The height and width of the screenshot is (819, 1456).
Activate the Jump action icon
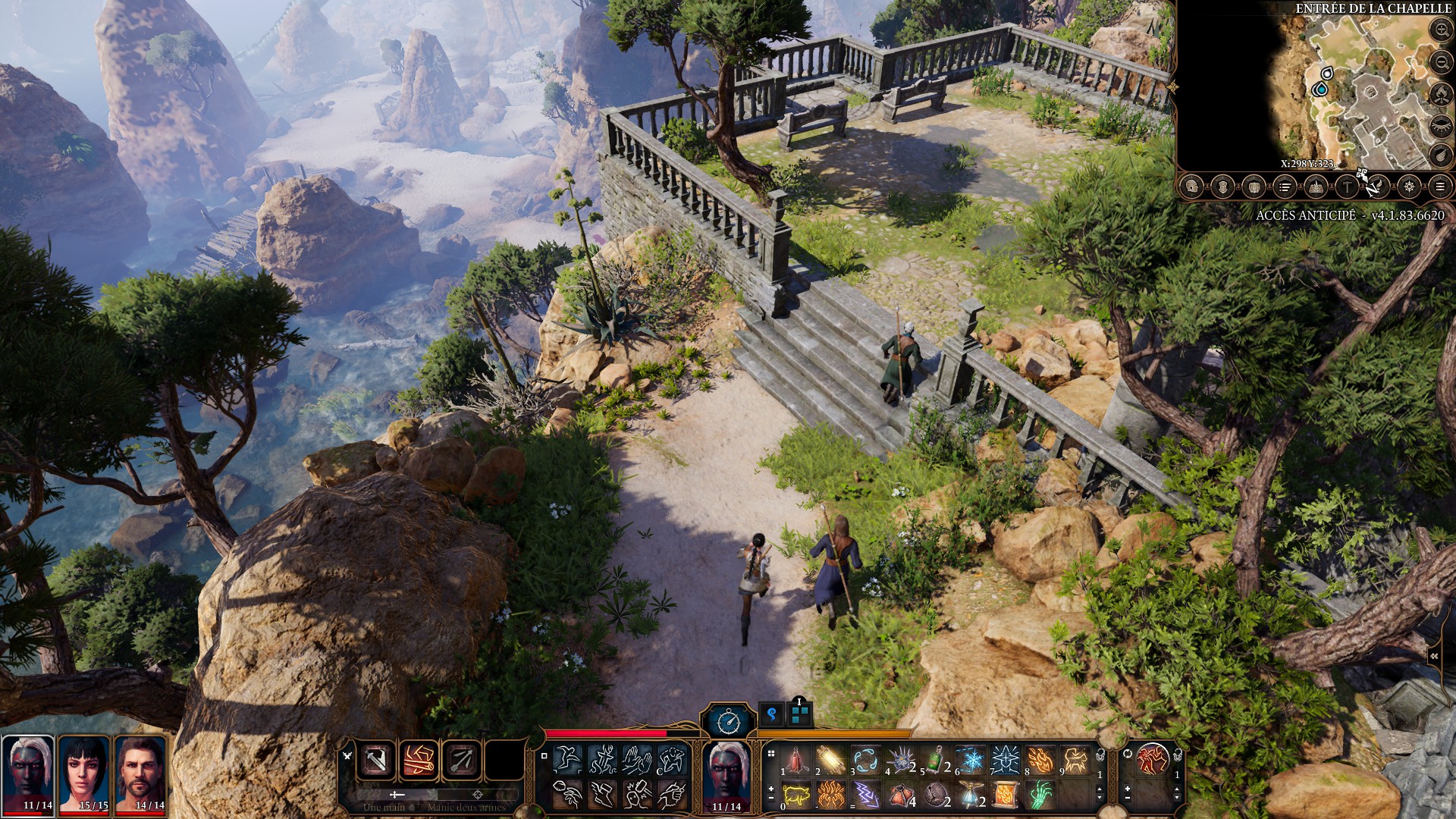tap(566, 760)
